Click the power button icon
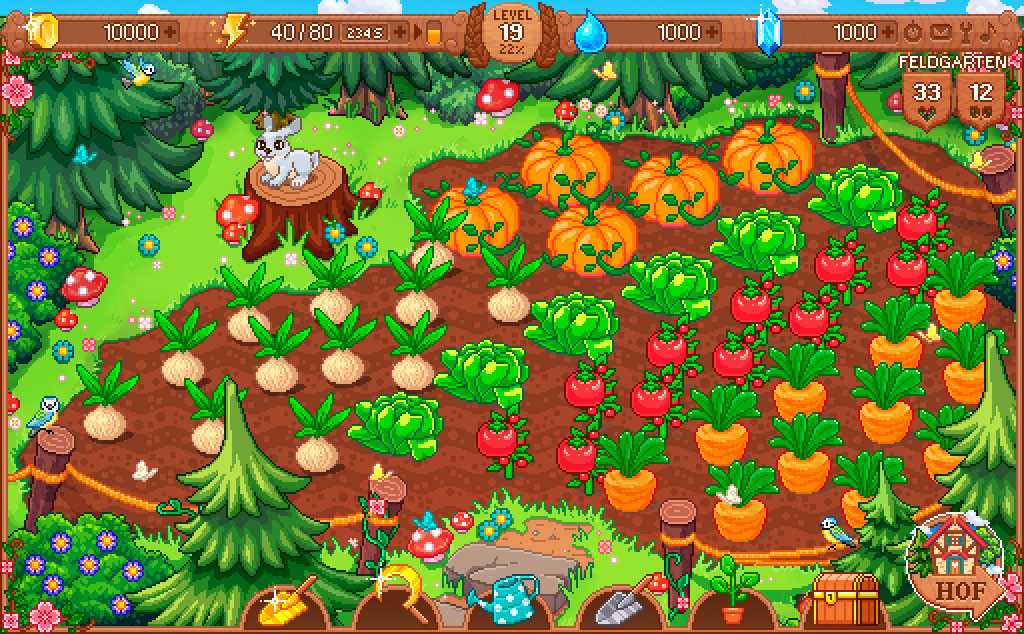The height and width of the screenshot is (634, 1024). 912,32
